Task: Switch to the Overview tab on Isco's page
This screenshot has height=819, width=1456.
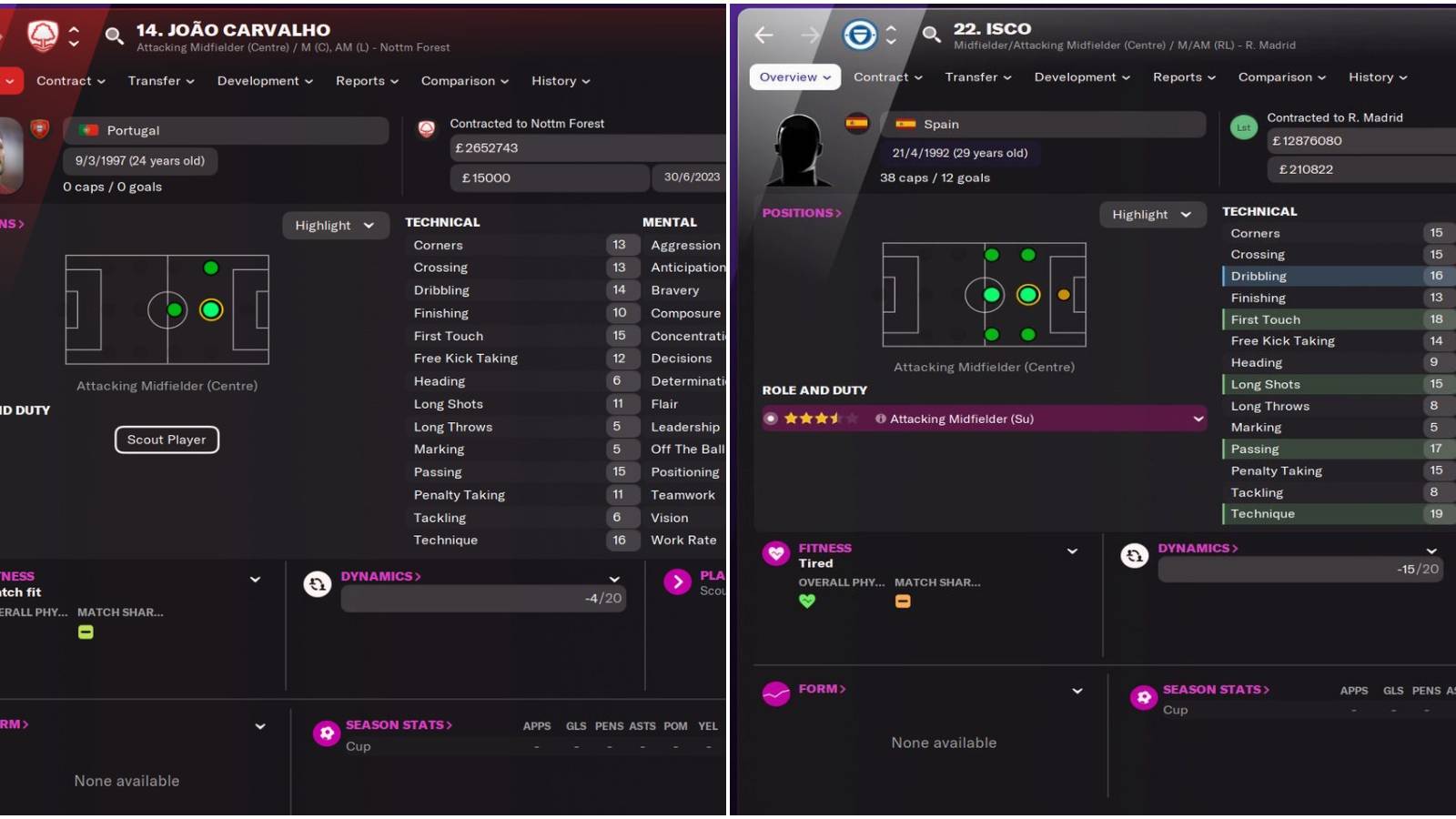Action: click(793, 76)
